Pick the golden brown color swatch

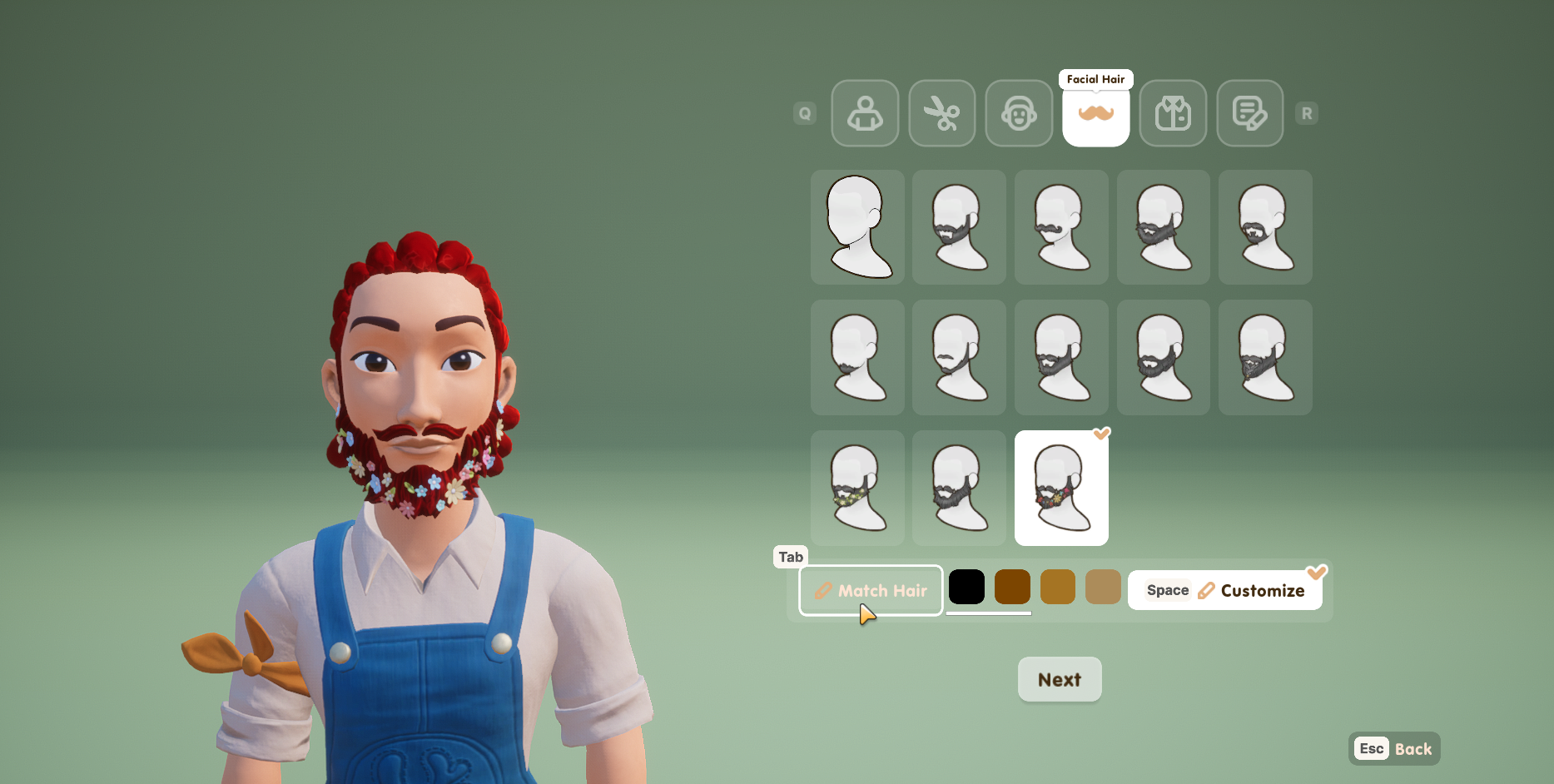coord(1057,587)
